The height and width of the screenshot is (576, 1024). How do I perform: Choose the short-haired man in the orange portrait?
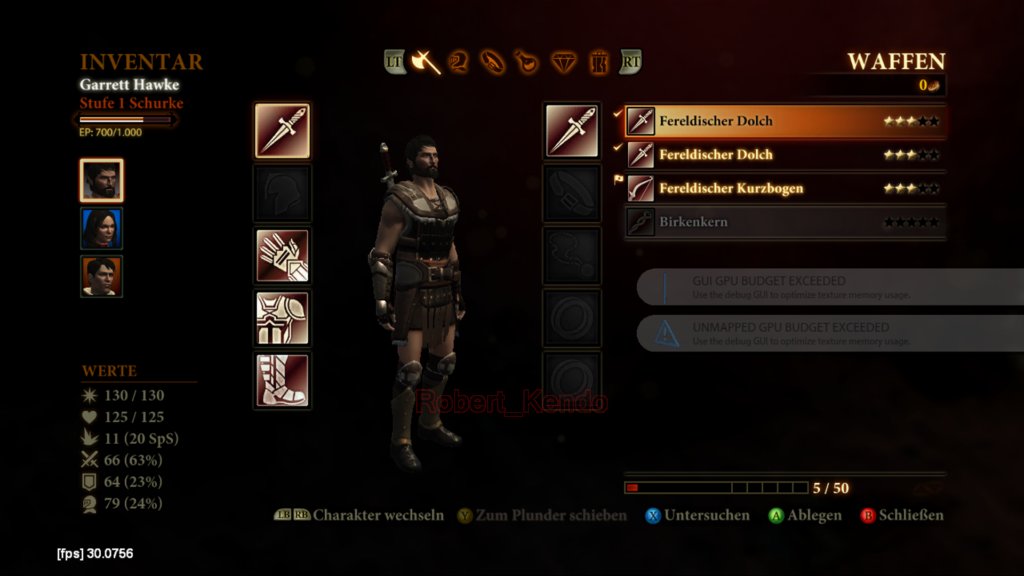(x=101, y=276)
